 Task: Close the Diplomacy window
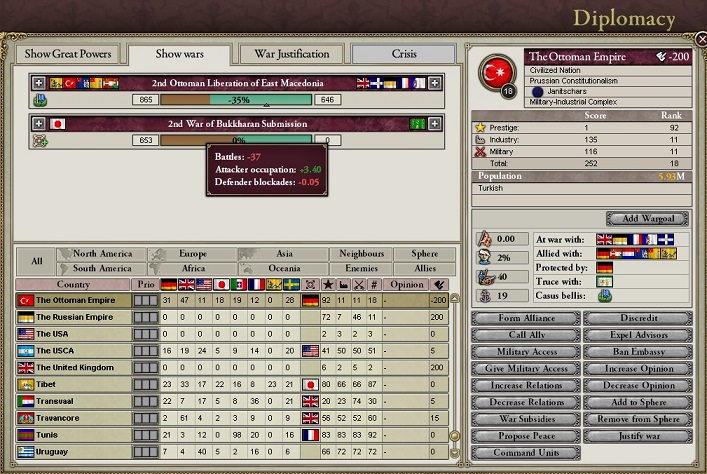[700, 39]
